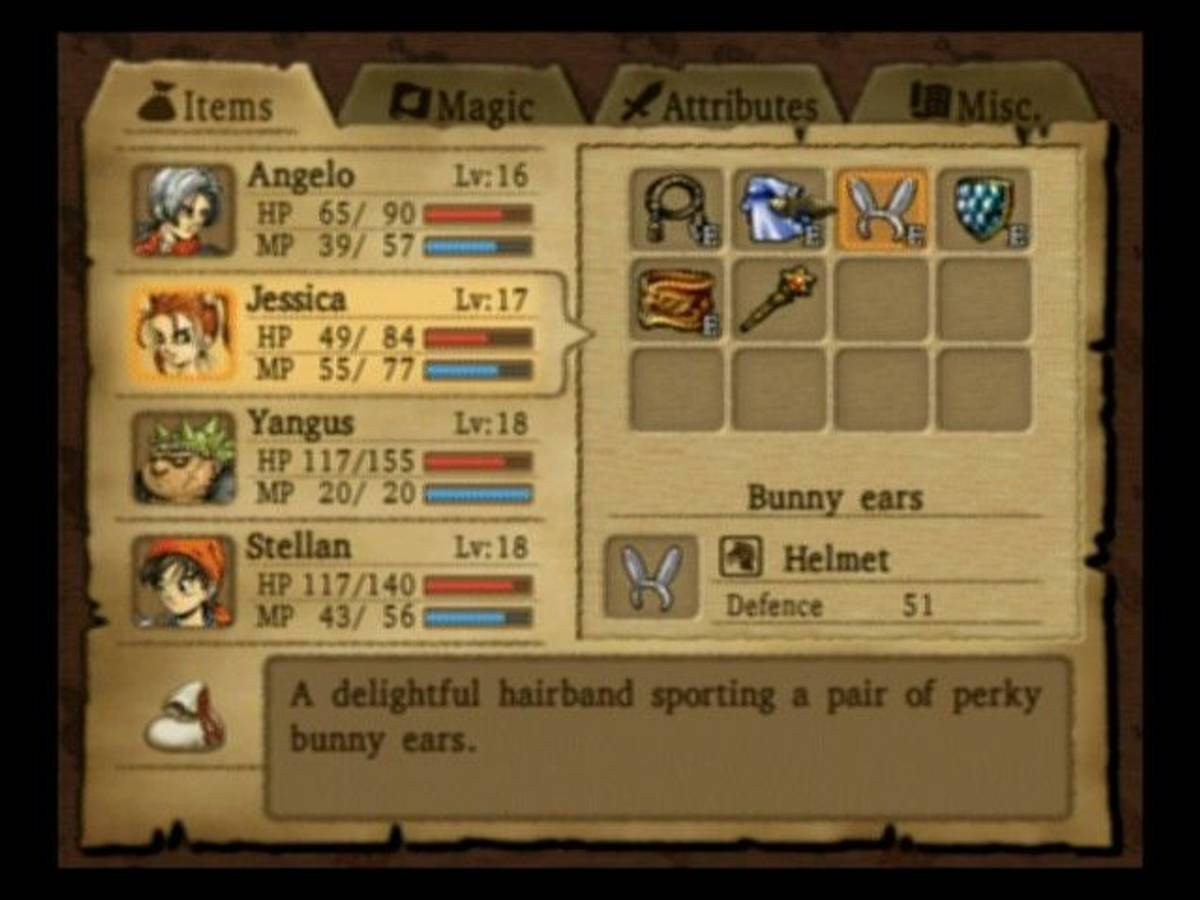Viewport: 1200px width, 900px height.
Task: Show the Misc. tab
Action: (x=972, y=103)
